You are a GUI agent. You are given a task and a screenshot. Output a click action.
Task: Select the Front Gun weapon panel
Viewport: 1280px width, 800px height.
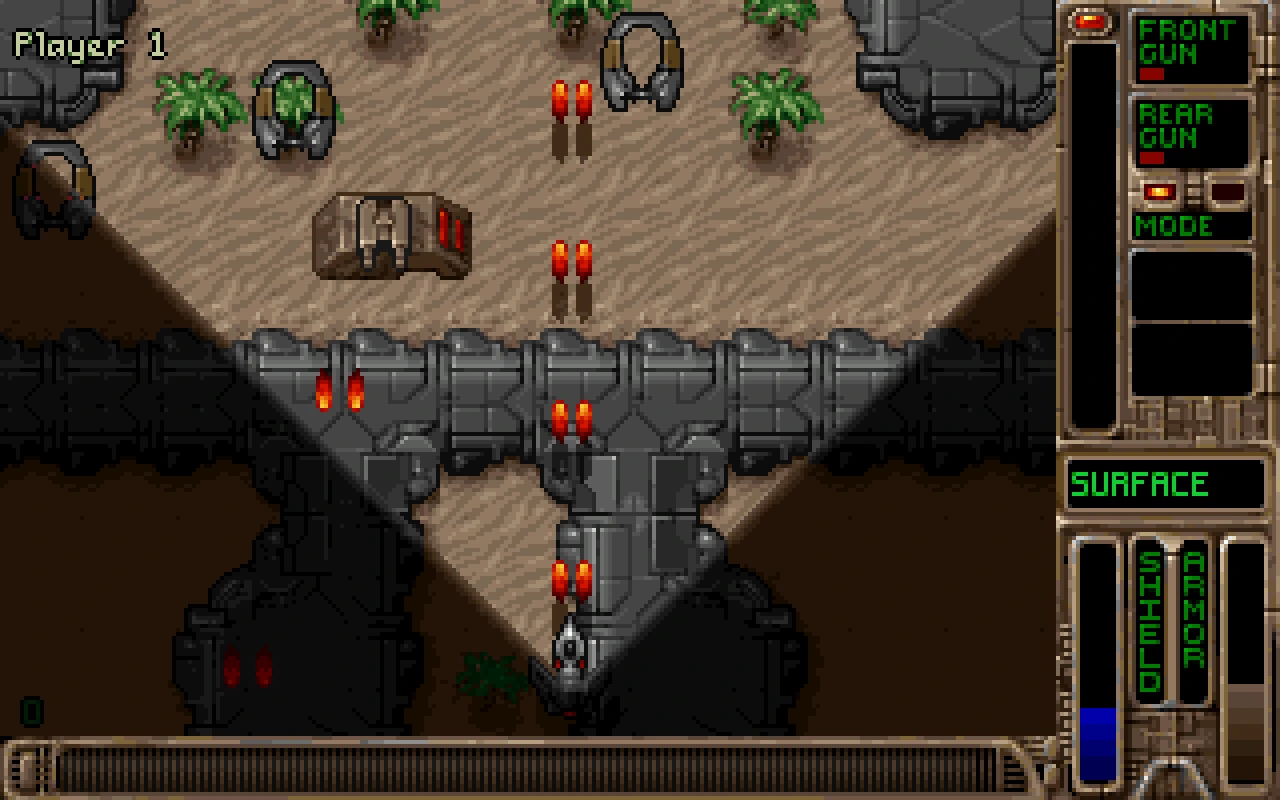pos(1190,48)
